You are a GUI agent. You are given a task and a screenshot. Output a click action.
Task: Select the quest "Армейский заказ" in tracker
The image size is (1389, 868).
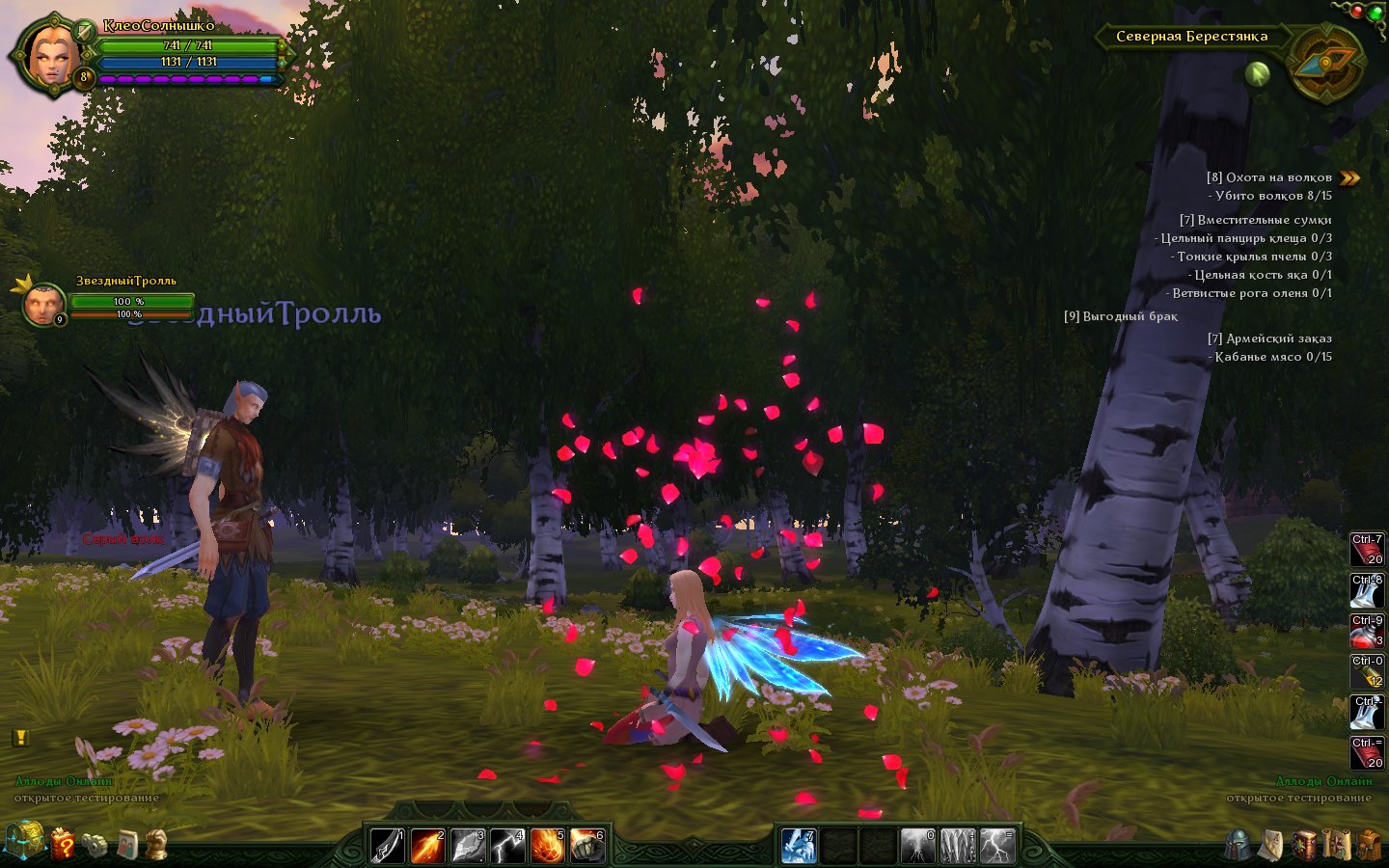coord(1269,339)
